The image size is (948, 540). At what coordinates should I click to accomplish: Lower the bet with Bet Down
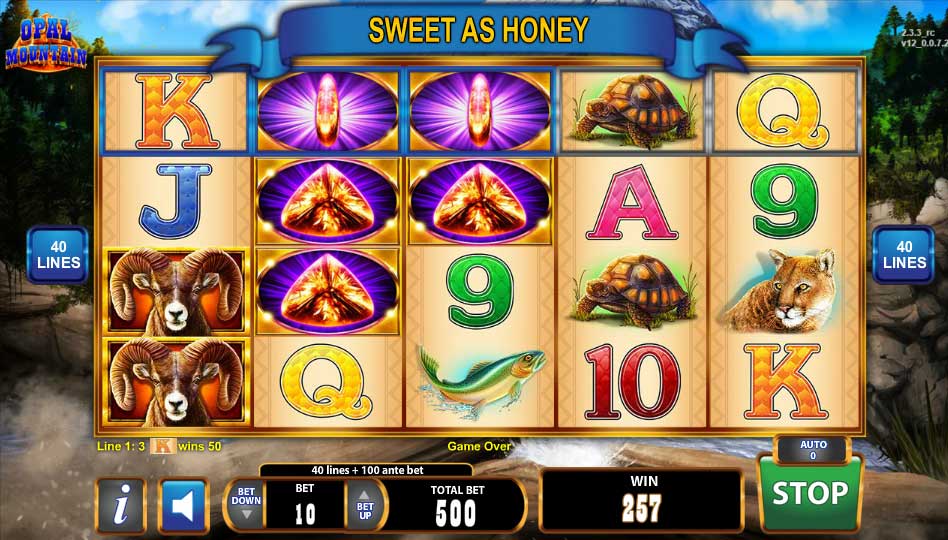(x=246, y=505)
